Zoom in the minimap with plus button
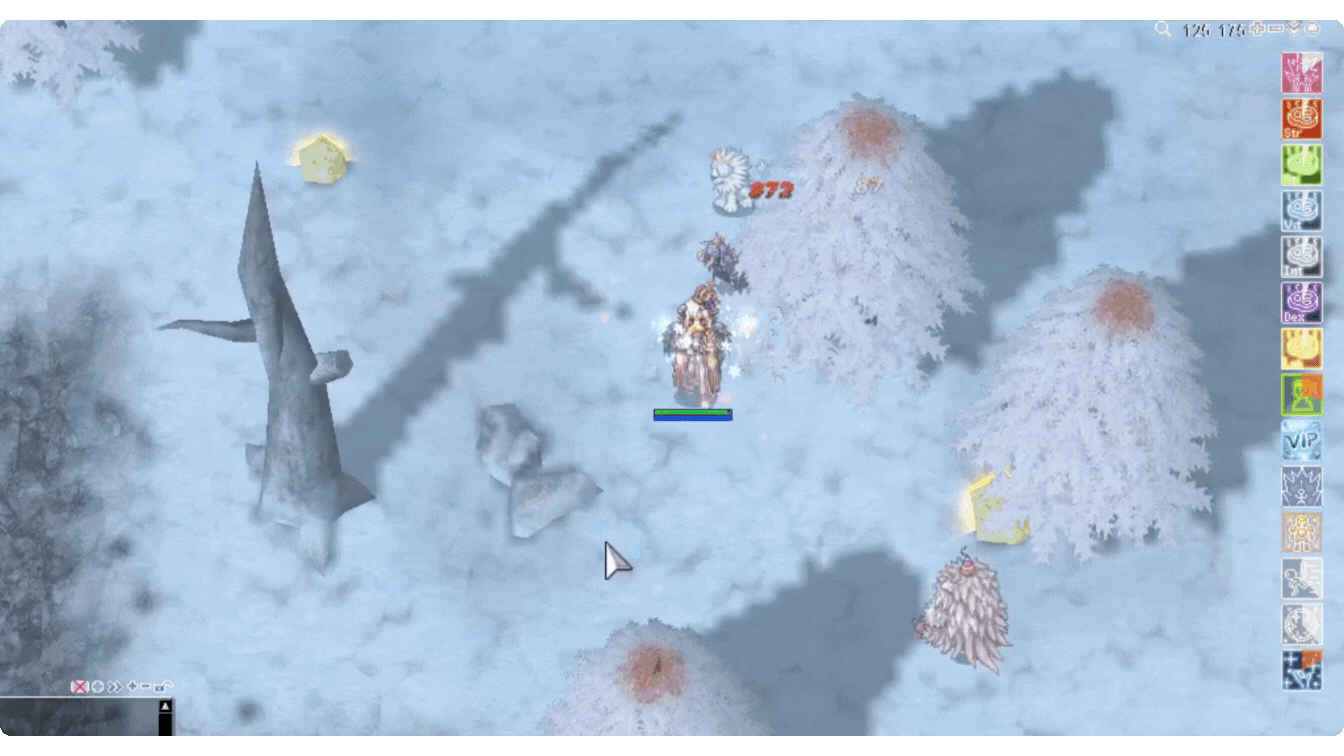 tap(1258, 29)
